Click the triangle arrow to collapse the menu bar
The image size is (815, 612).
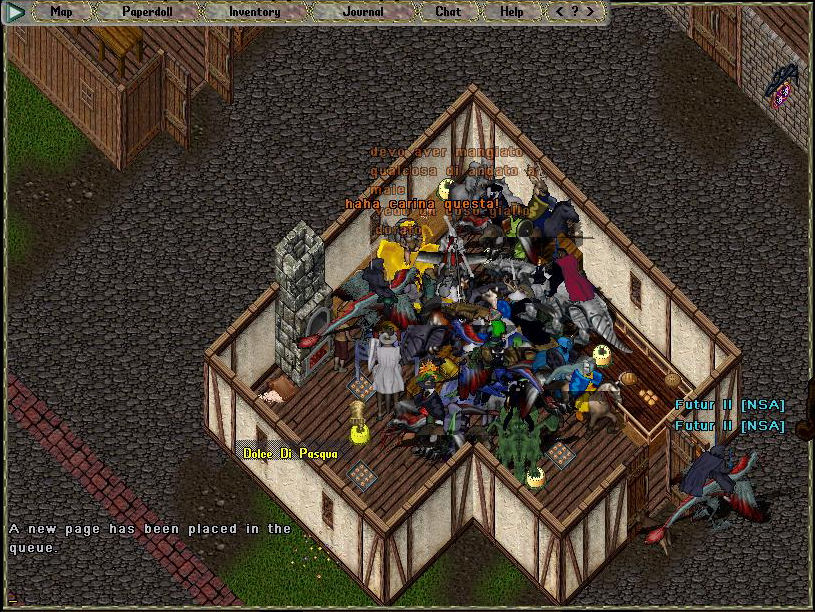[x=16, y=12]
